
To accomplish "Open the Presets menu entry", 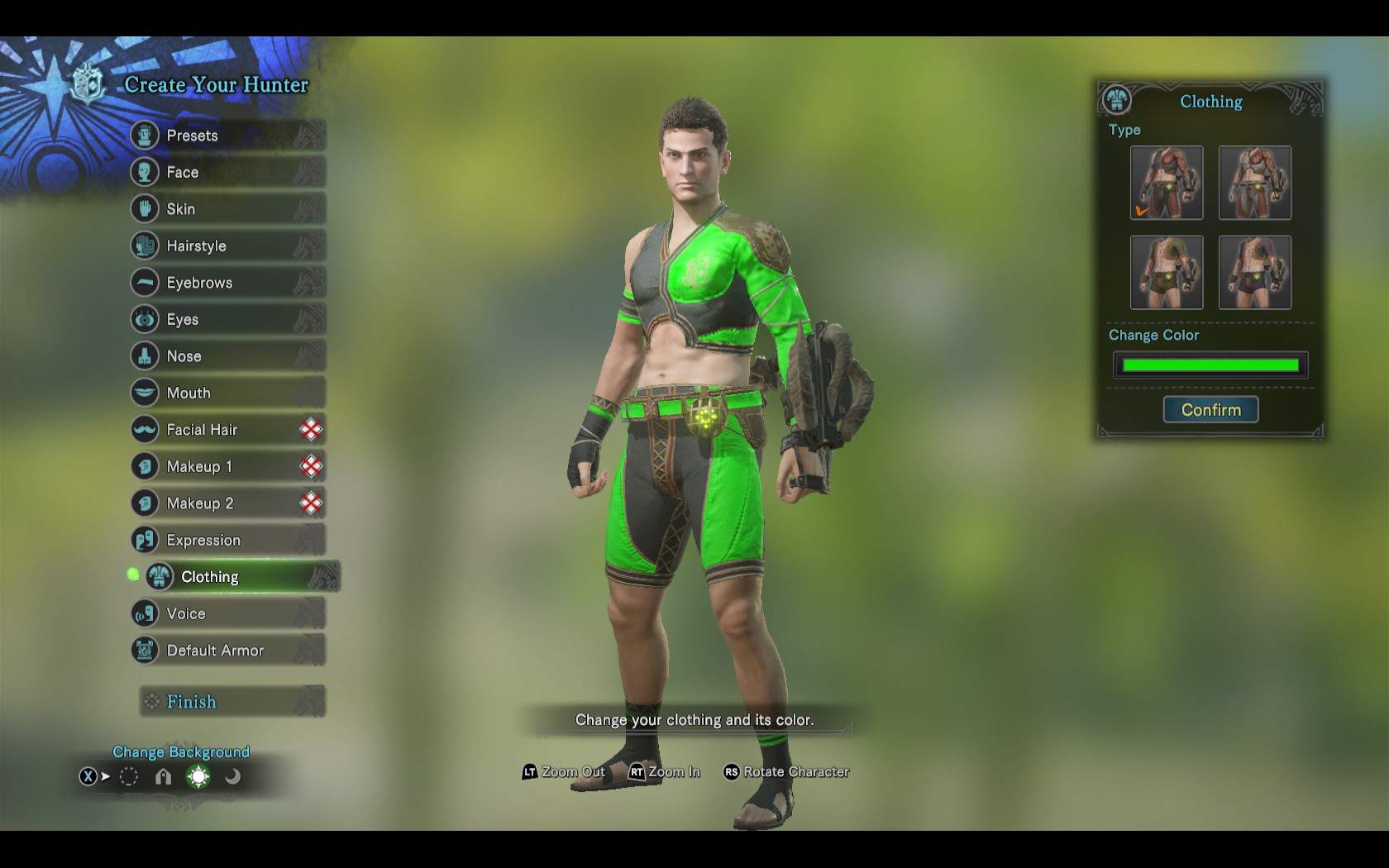I will 227,136.
